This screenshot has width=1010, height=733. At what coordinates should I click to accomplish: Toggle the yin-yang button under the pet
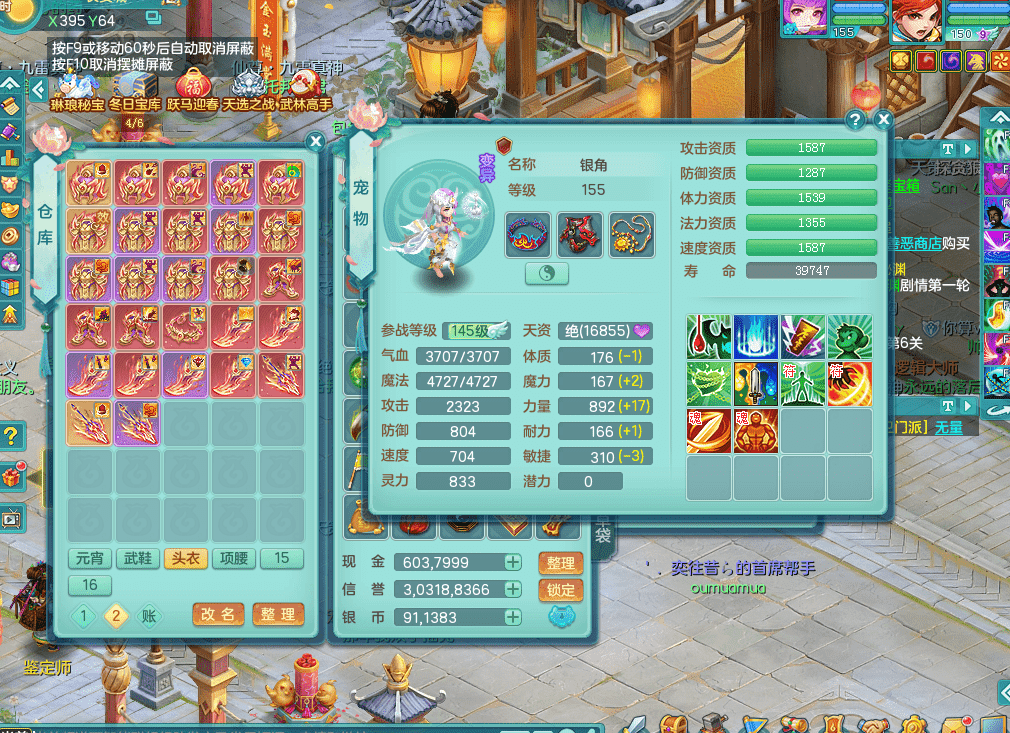point(547,274)
